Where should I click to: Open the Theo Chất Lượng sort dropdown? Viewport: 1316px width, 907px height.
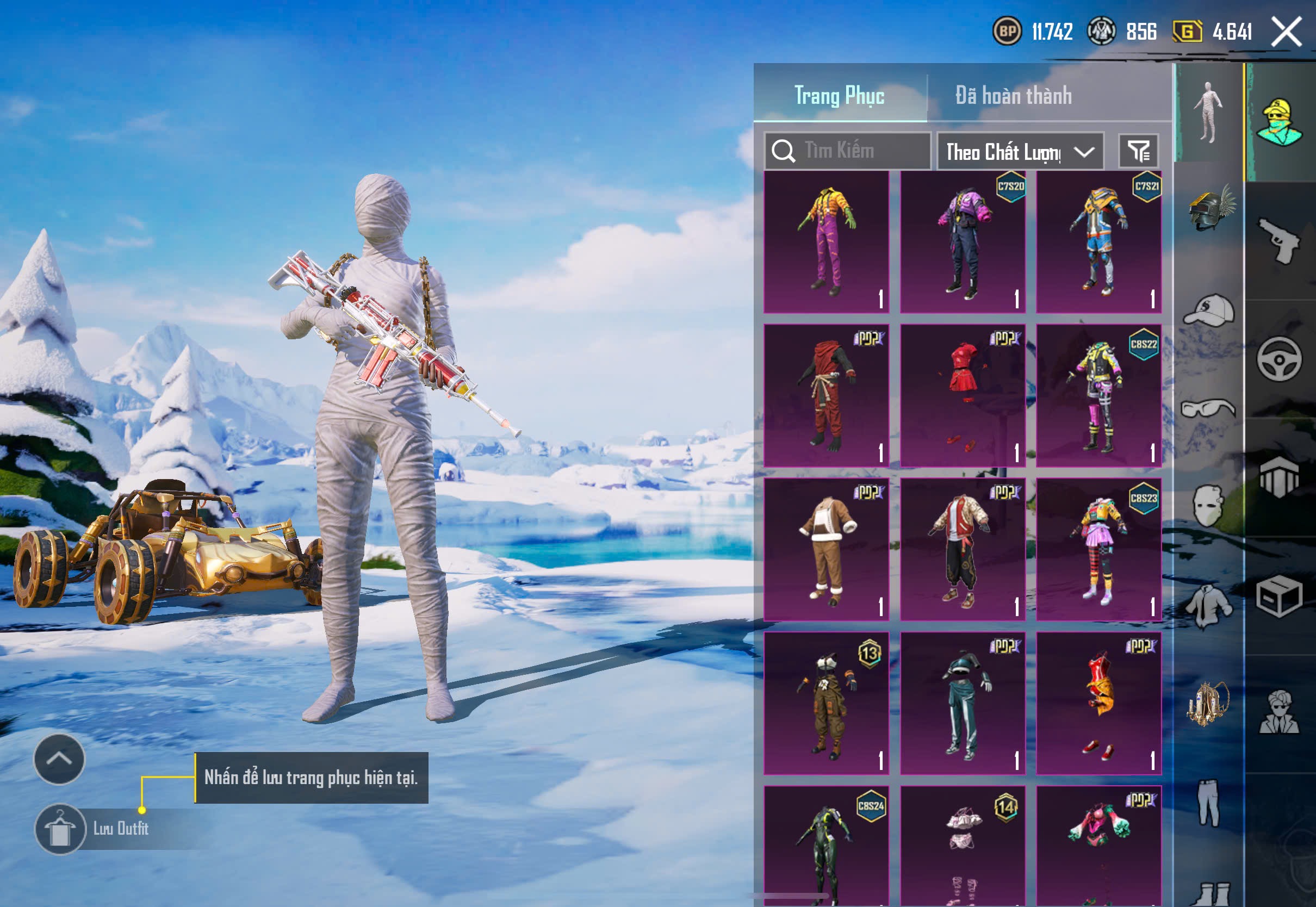point(1020,152)
